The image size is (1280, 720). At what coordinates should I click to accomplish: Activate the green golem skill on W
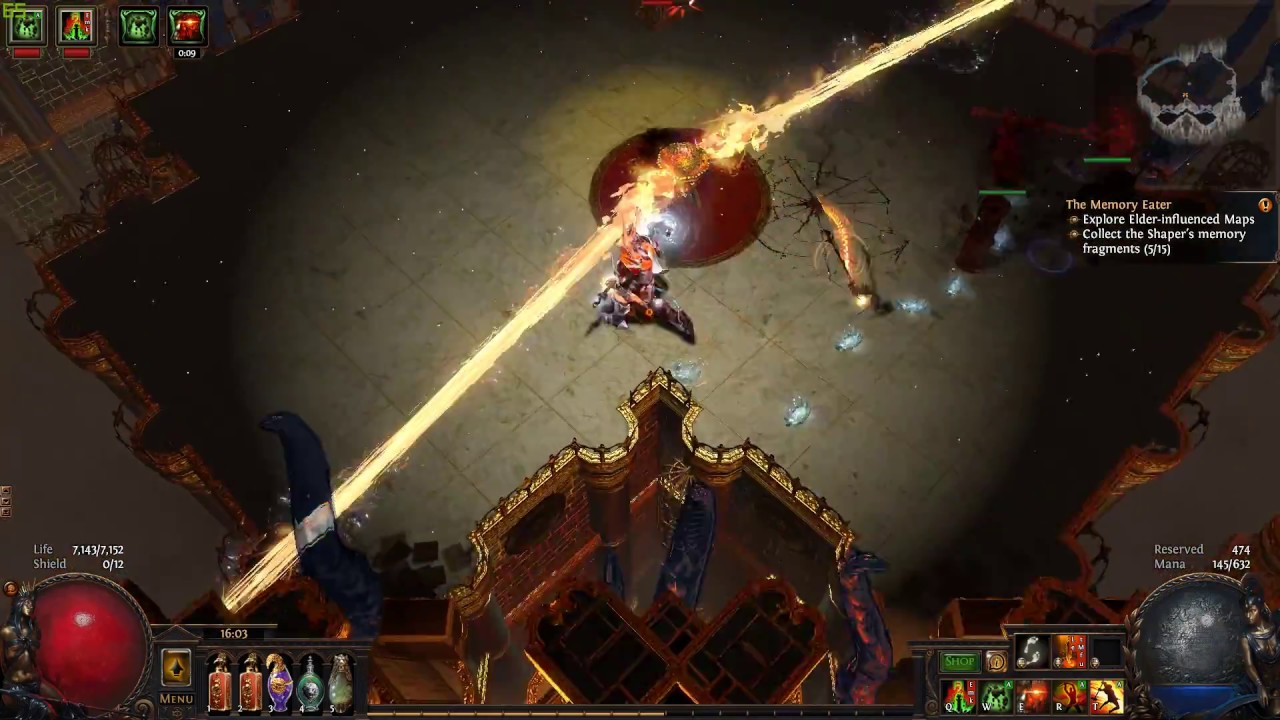tap(996, 696)
